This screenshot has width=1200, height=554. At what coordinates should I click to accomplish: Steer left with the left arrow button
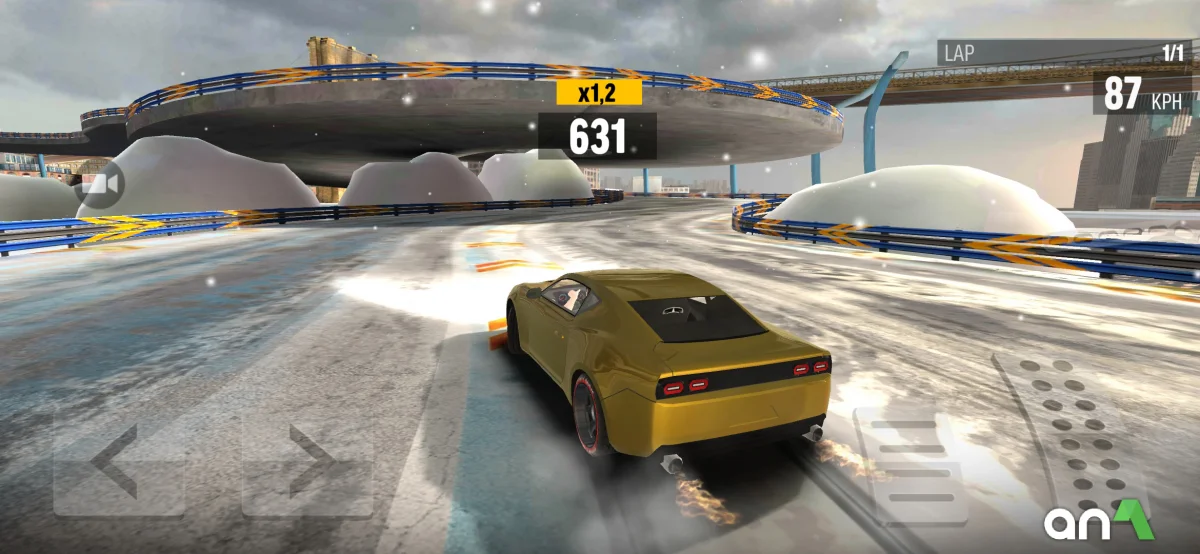(118, 462)
